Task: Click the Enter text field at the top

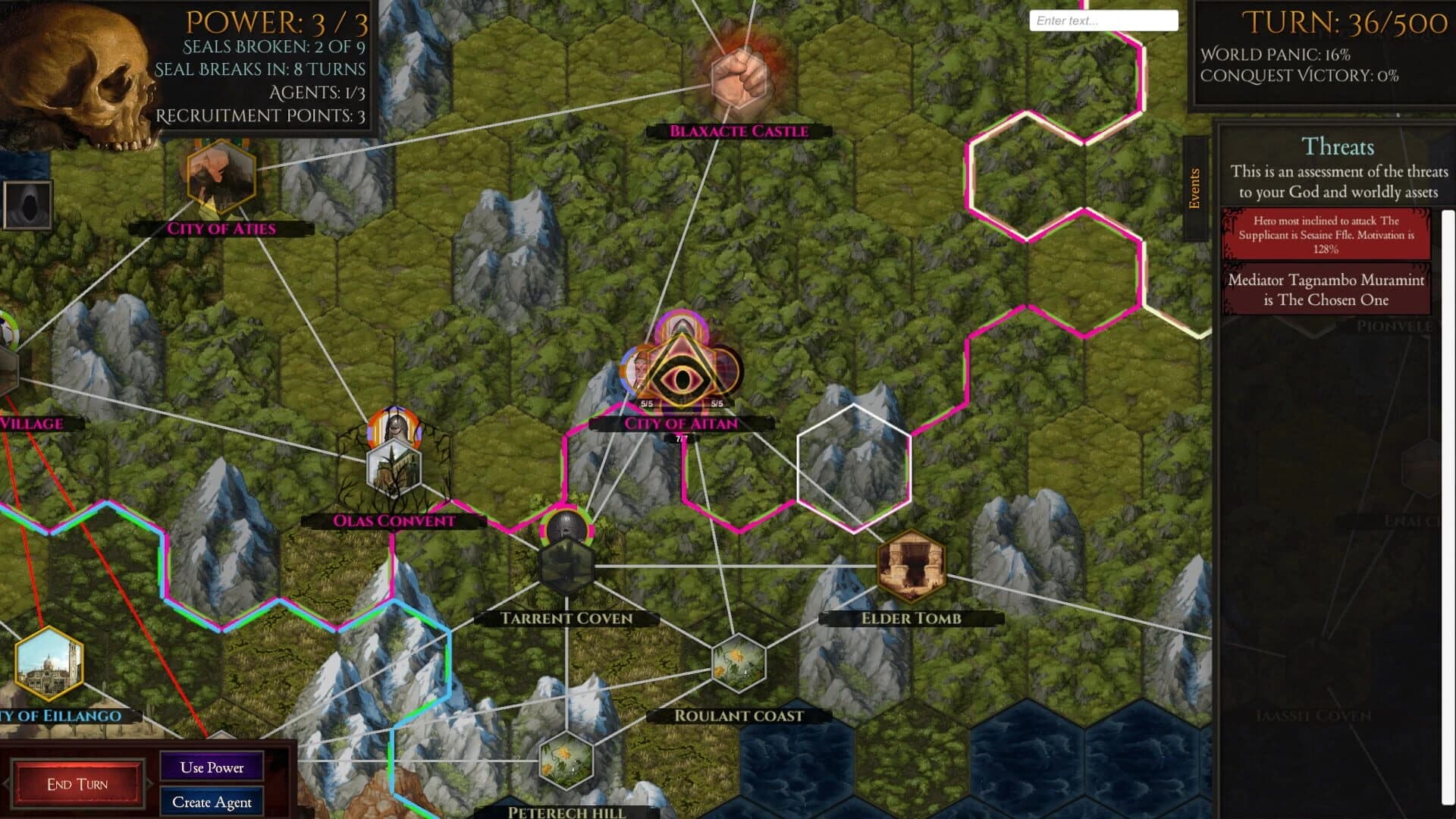Action: click(x=1102, y=20)
